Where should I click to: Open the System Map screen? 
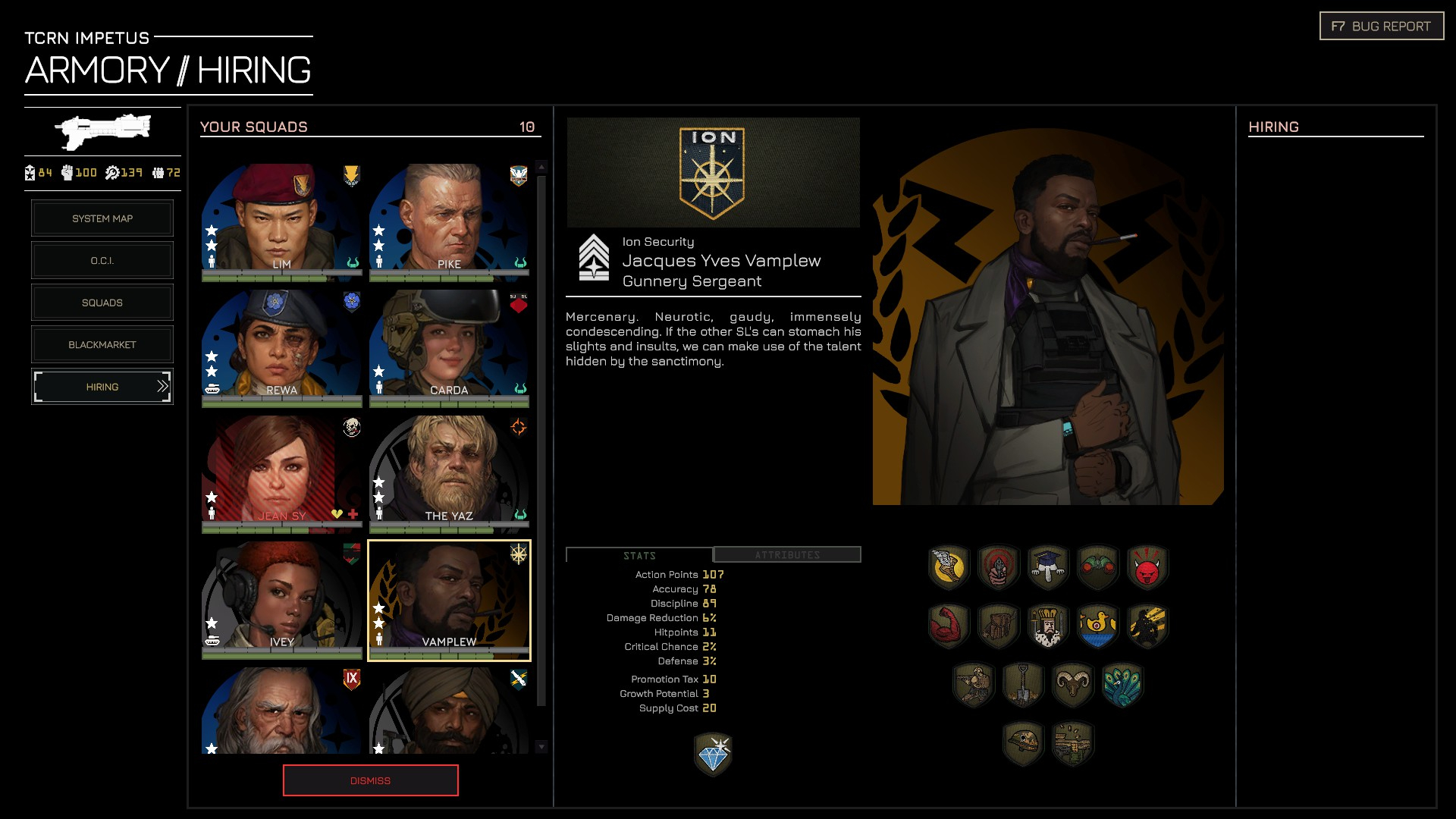pyautogui.click(x=102, y=218)
